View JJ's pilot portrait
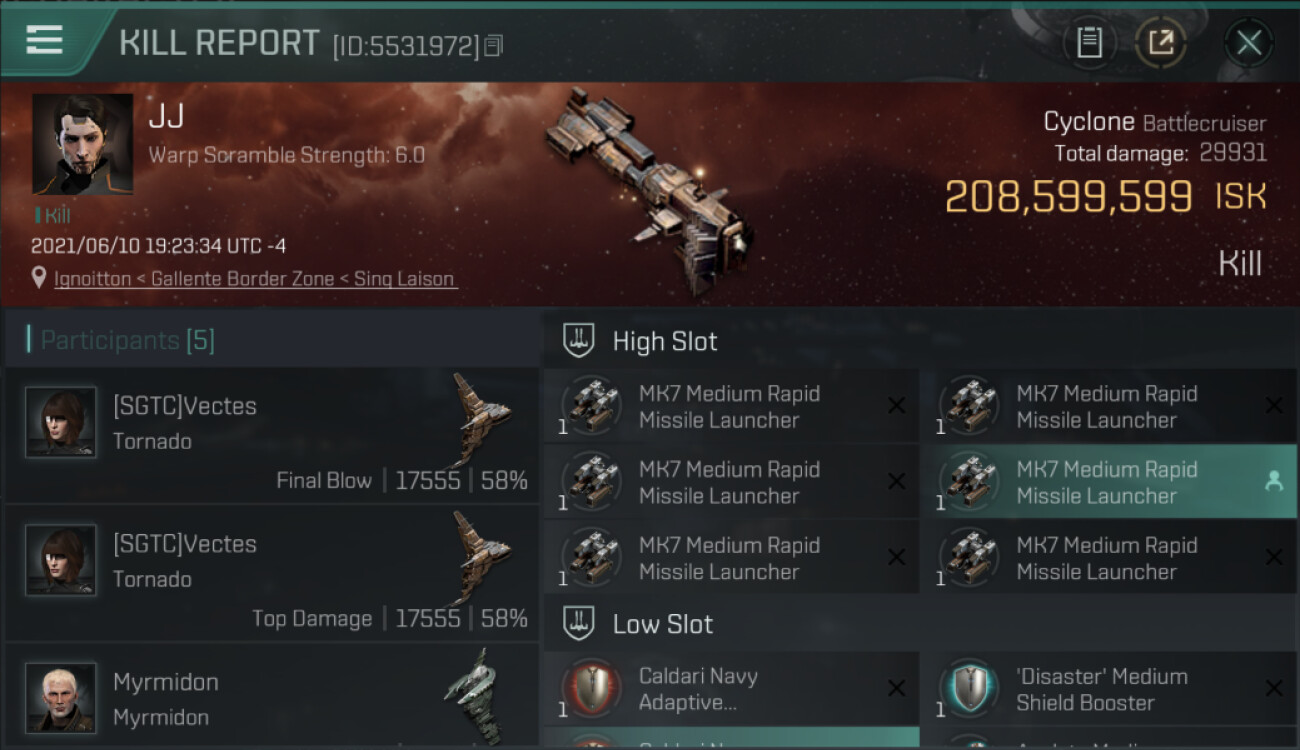The width and height of the screenshot is (1300, 750). point(82,144)
